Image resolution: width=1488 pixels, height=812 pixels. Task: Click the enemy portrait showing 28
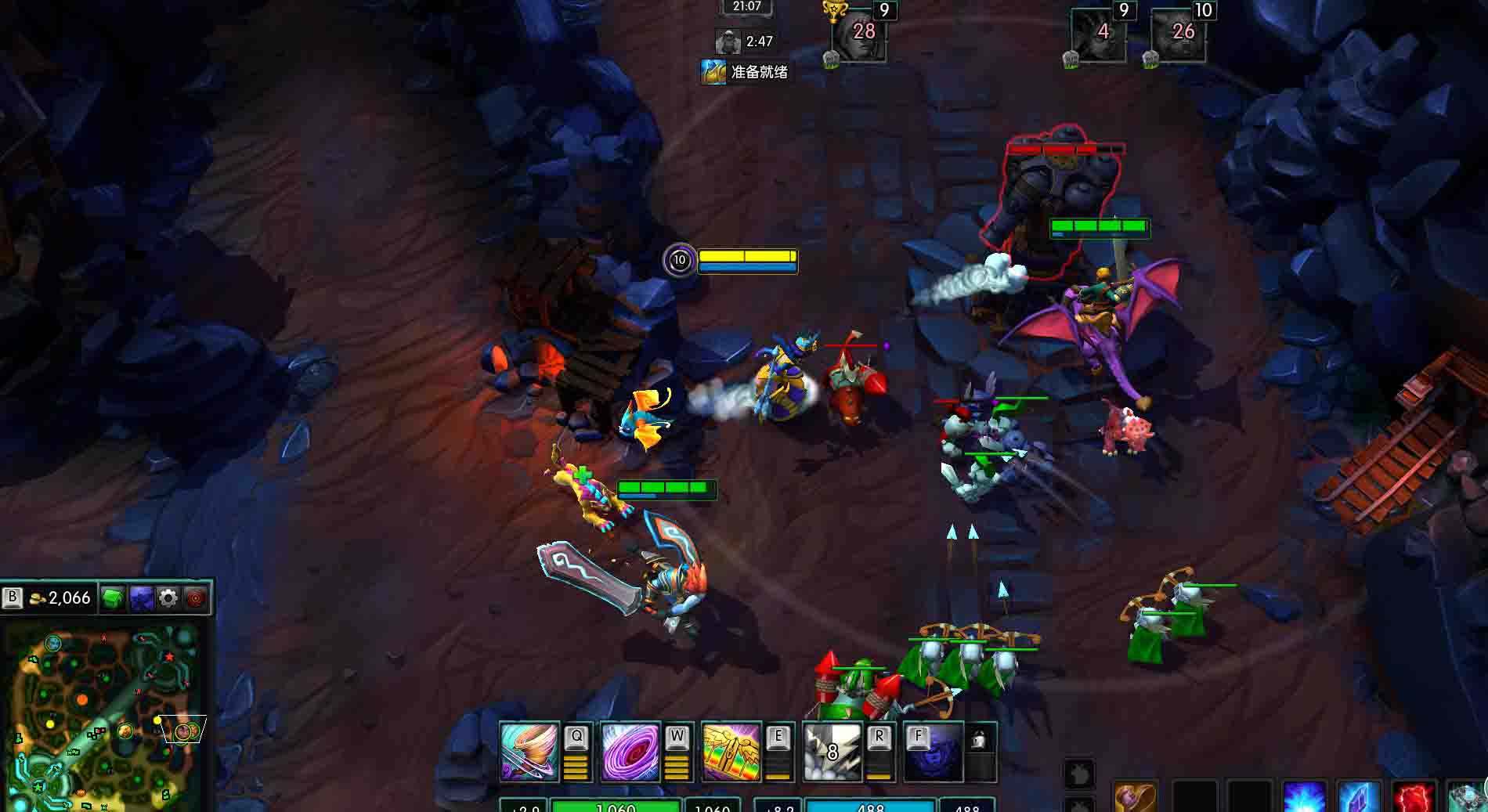860,35
